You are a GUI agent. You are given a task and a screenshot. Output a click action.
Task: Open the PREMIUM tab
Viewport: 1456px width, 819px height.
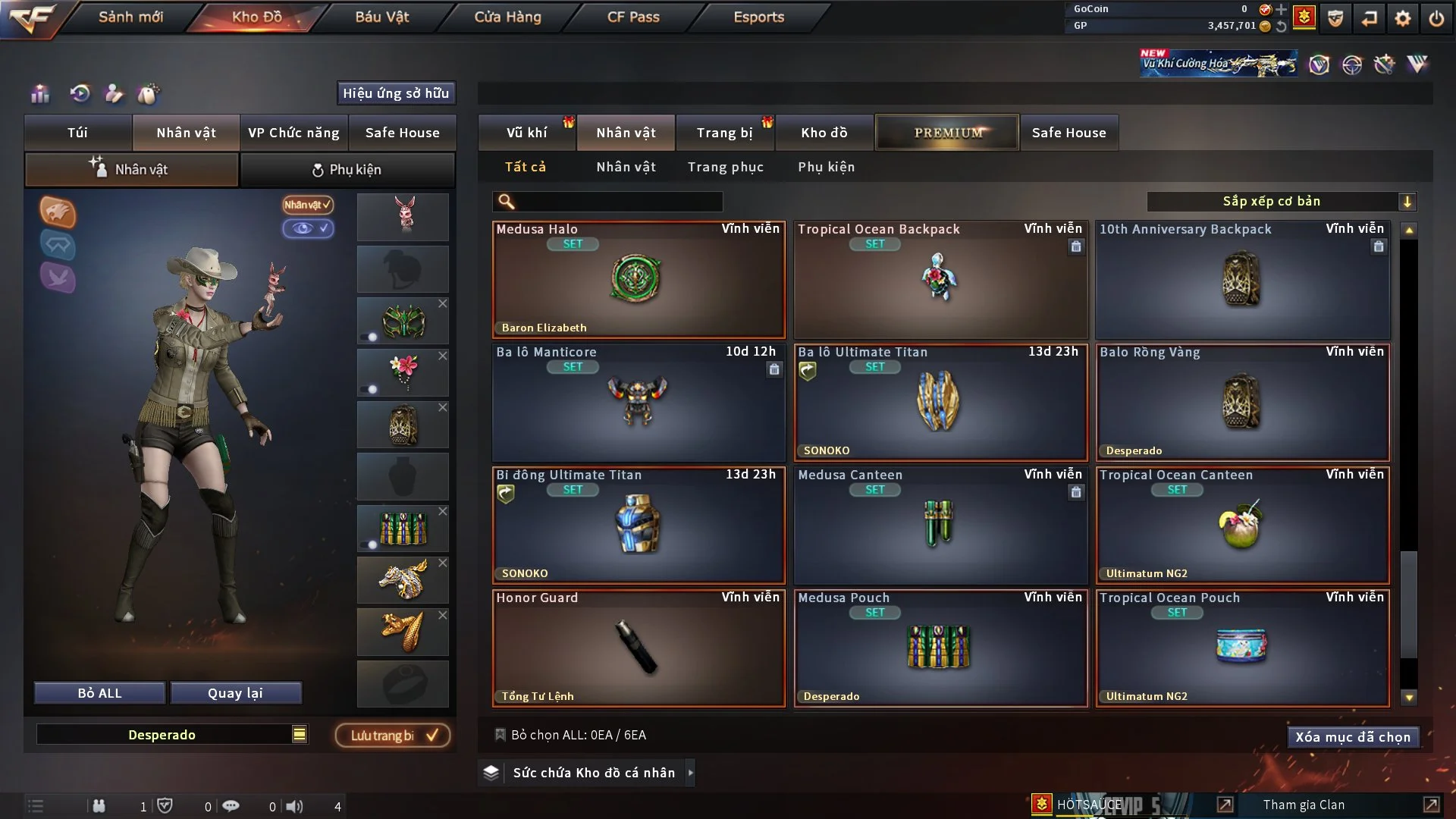(x=947, y=133)
